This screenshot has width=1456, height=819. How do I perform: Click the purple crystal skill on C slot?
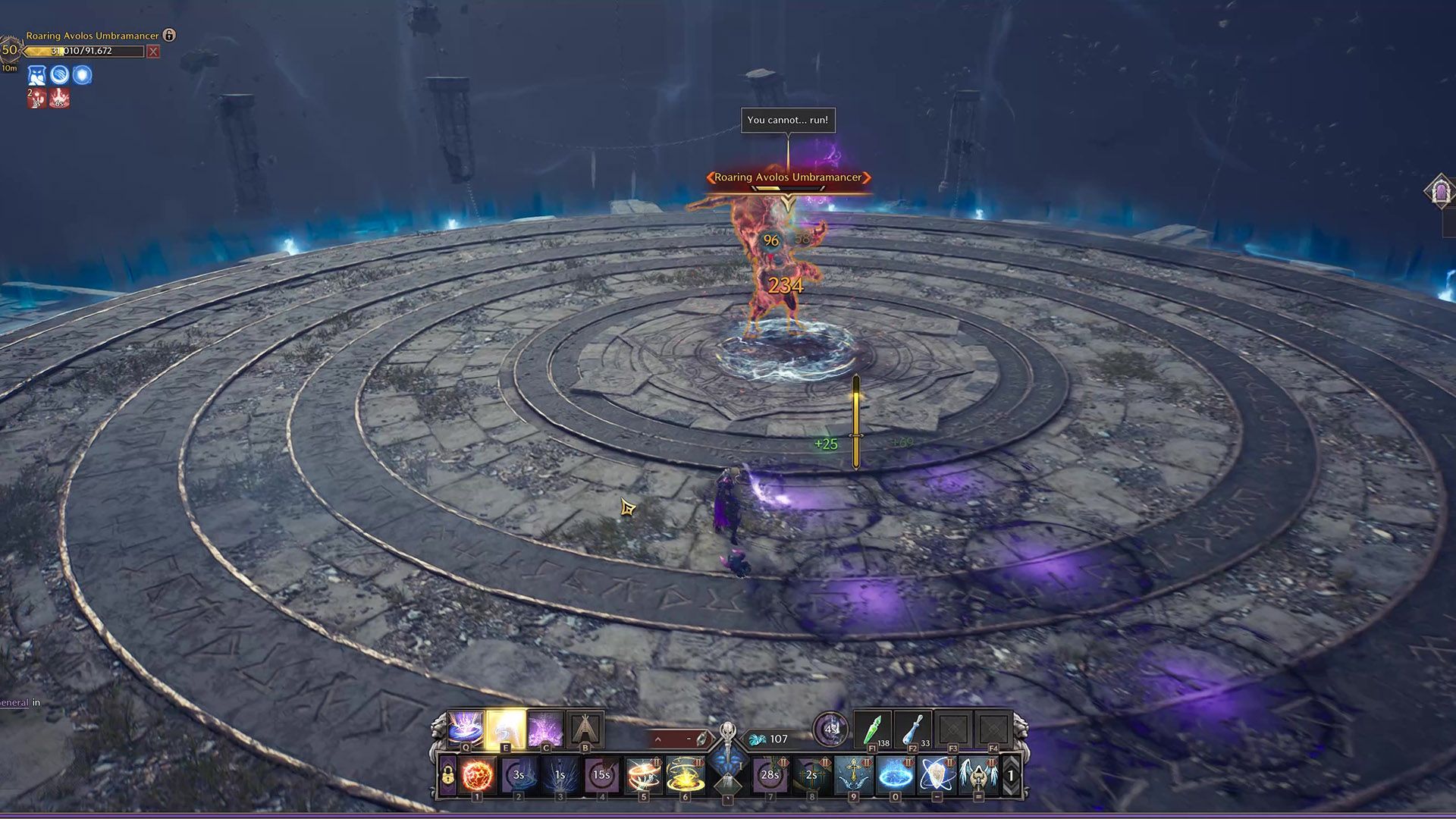(x=546, y=727)
